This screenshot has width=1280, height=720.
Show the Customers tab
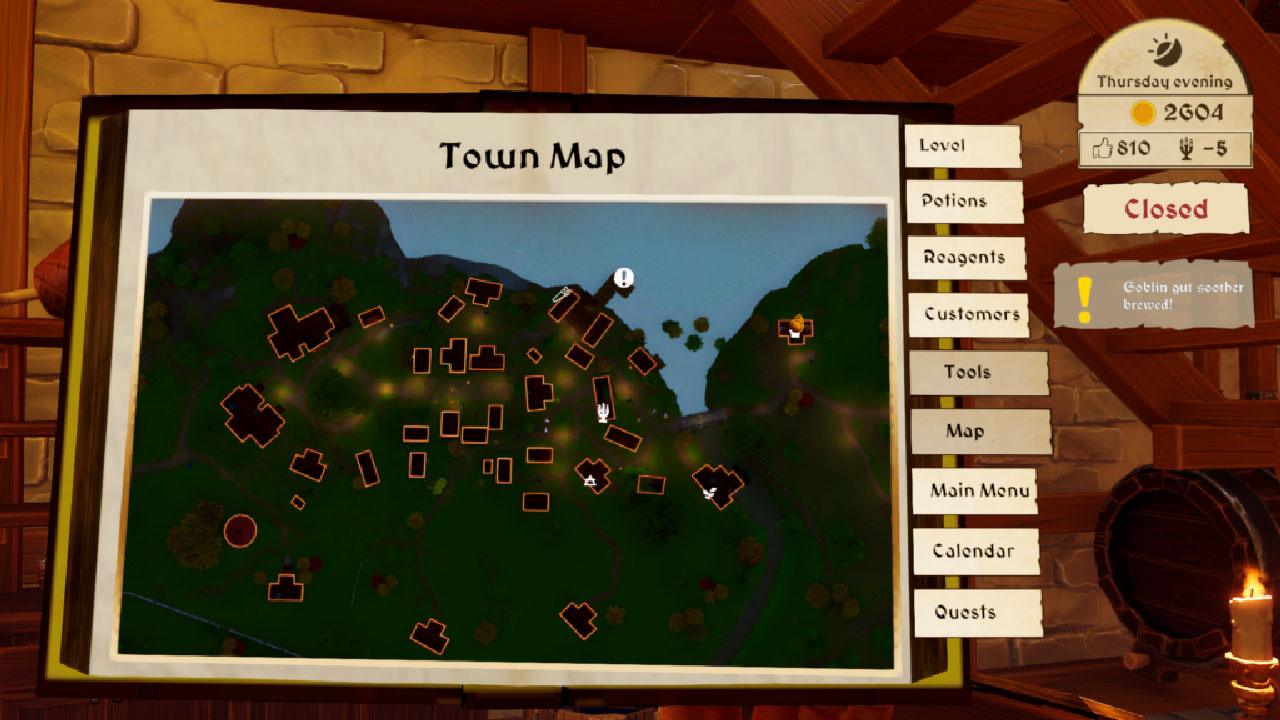pos(969,314)
